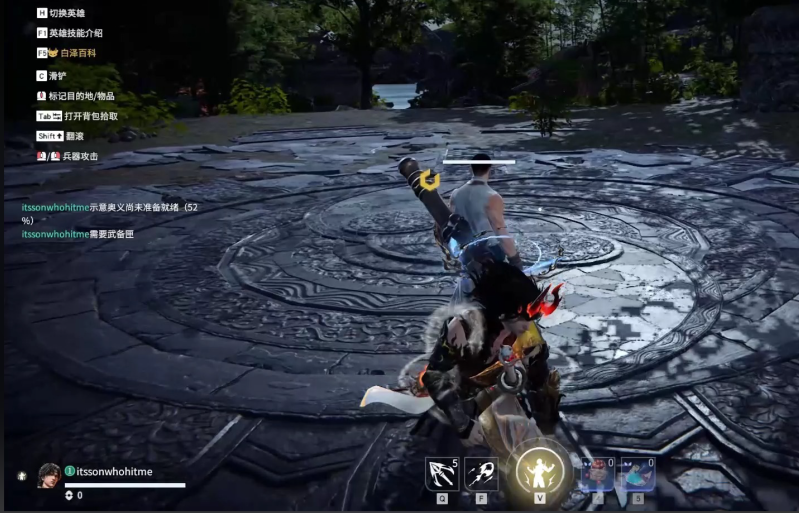799x513 pixels.
Task: Select the red berry consumable slot
Action: pyautogui.click(x=597, y=473)
